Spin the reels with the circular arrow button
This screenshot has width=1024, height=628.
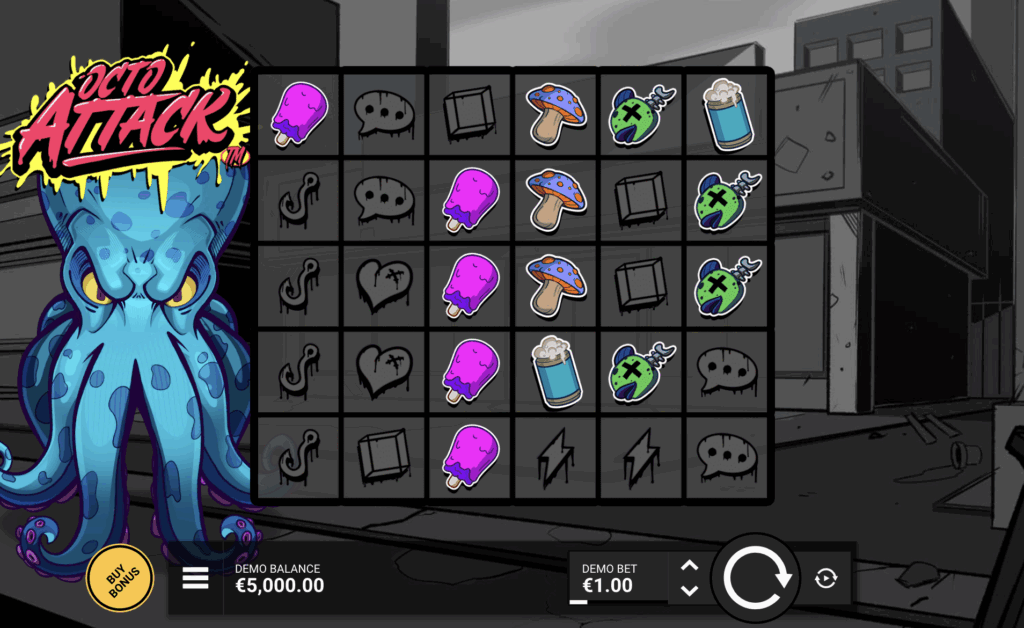coord(757,578)
